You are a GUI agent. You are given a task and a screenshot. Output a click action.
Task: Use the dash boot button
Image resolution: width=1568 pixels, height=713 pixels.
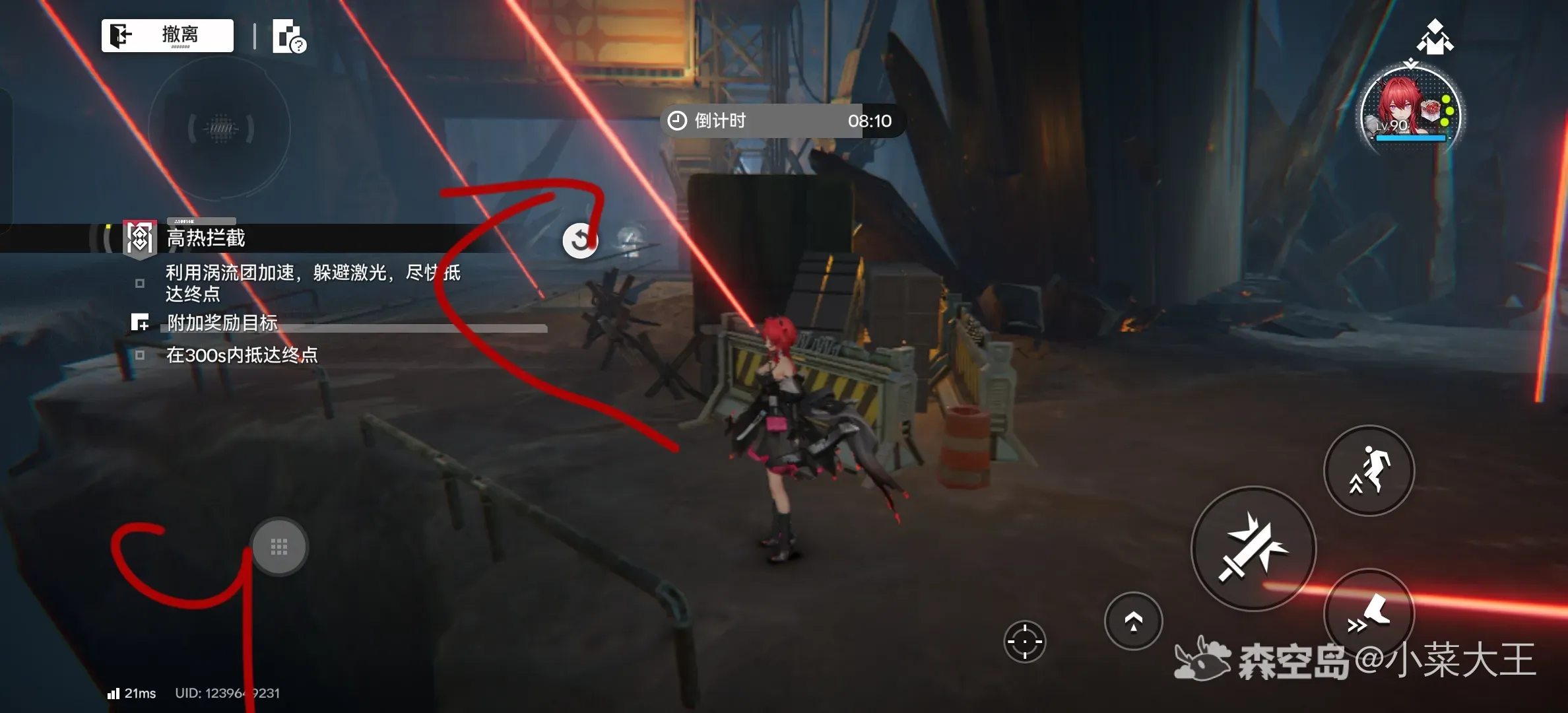pyautogui.click(x=1369, y=614)
